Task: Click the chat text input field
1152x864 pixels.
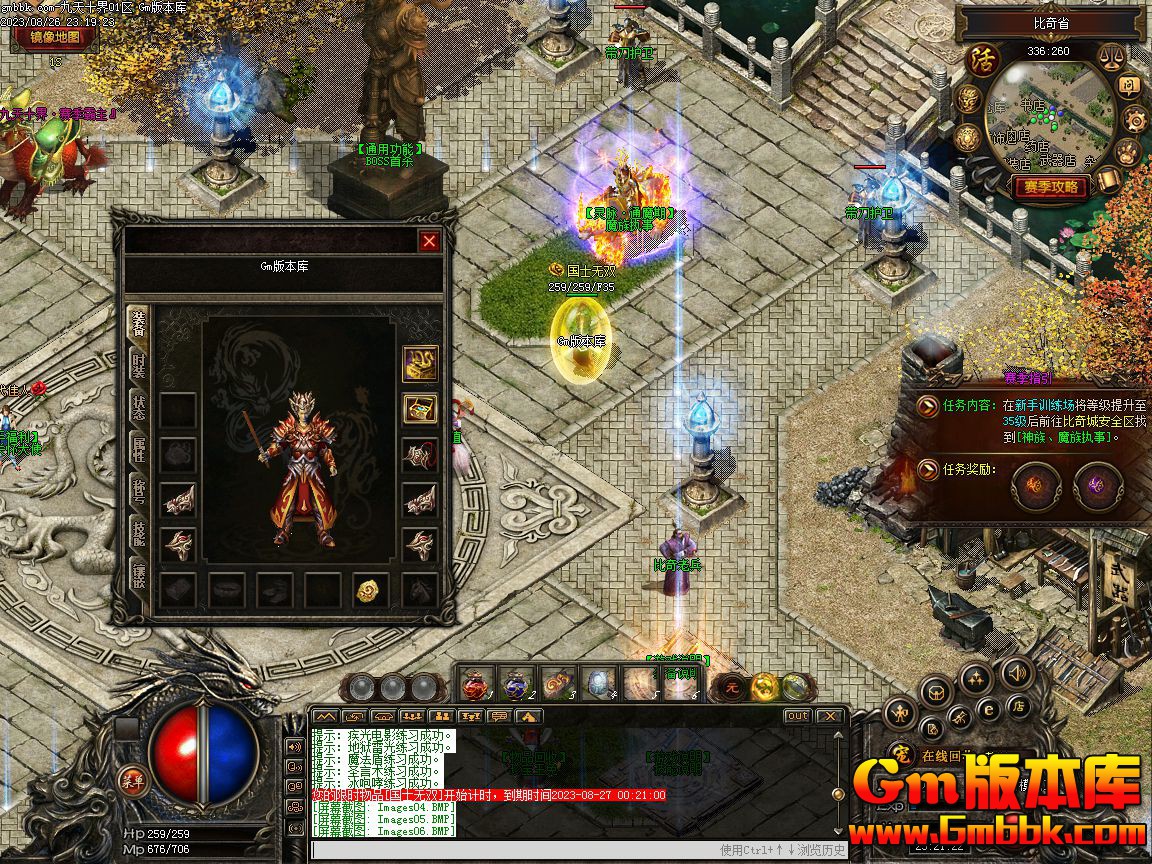Action: pos(510,850)
